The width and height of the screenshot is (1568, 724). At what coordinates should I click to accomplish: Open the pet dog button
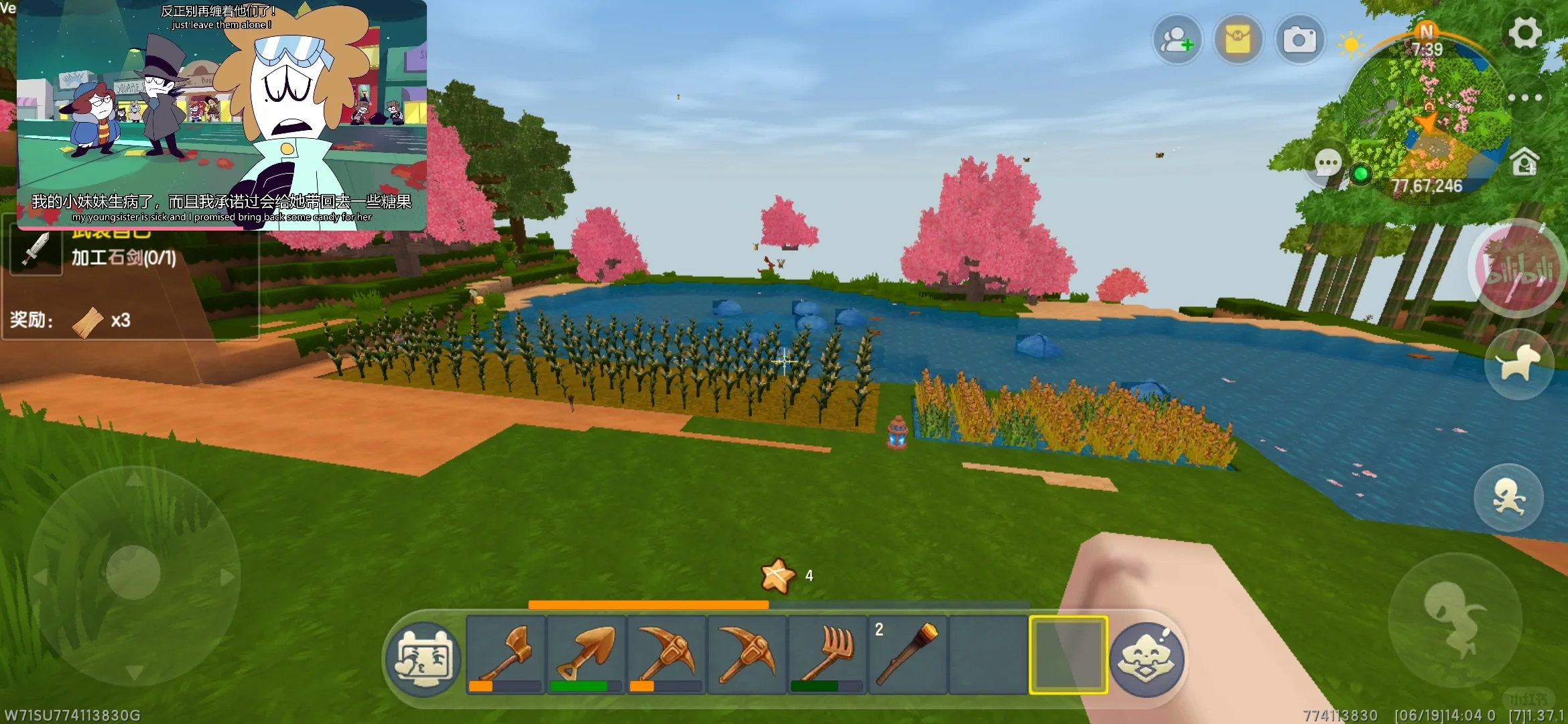[x=1518, y=364]
